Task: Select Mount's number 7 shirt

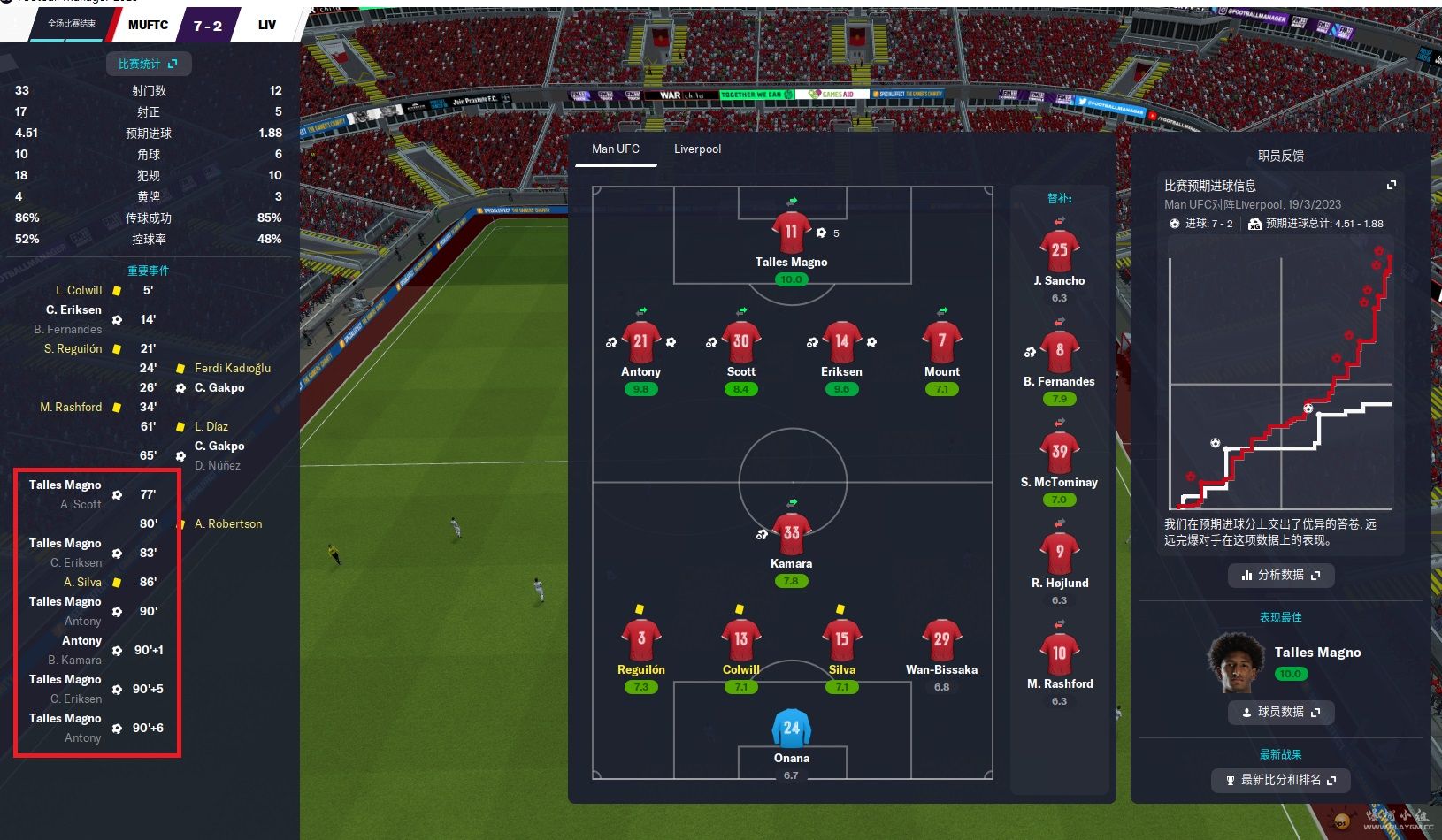Action: coord(941,342)
